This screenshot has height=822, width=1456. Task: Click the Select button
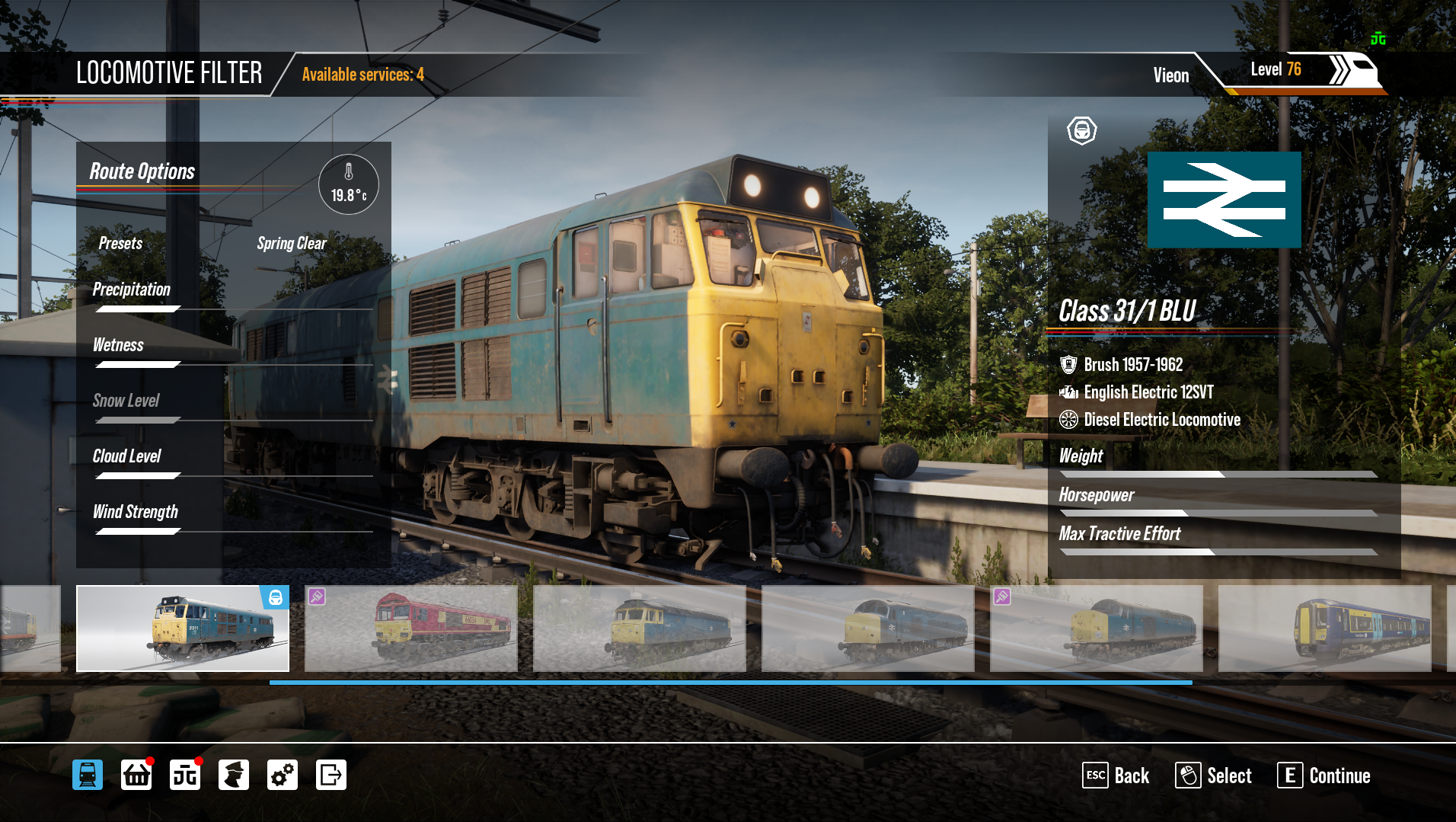click(x=1213, y=776)
